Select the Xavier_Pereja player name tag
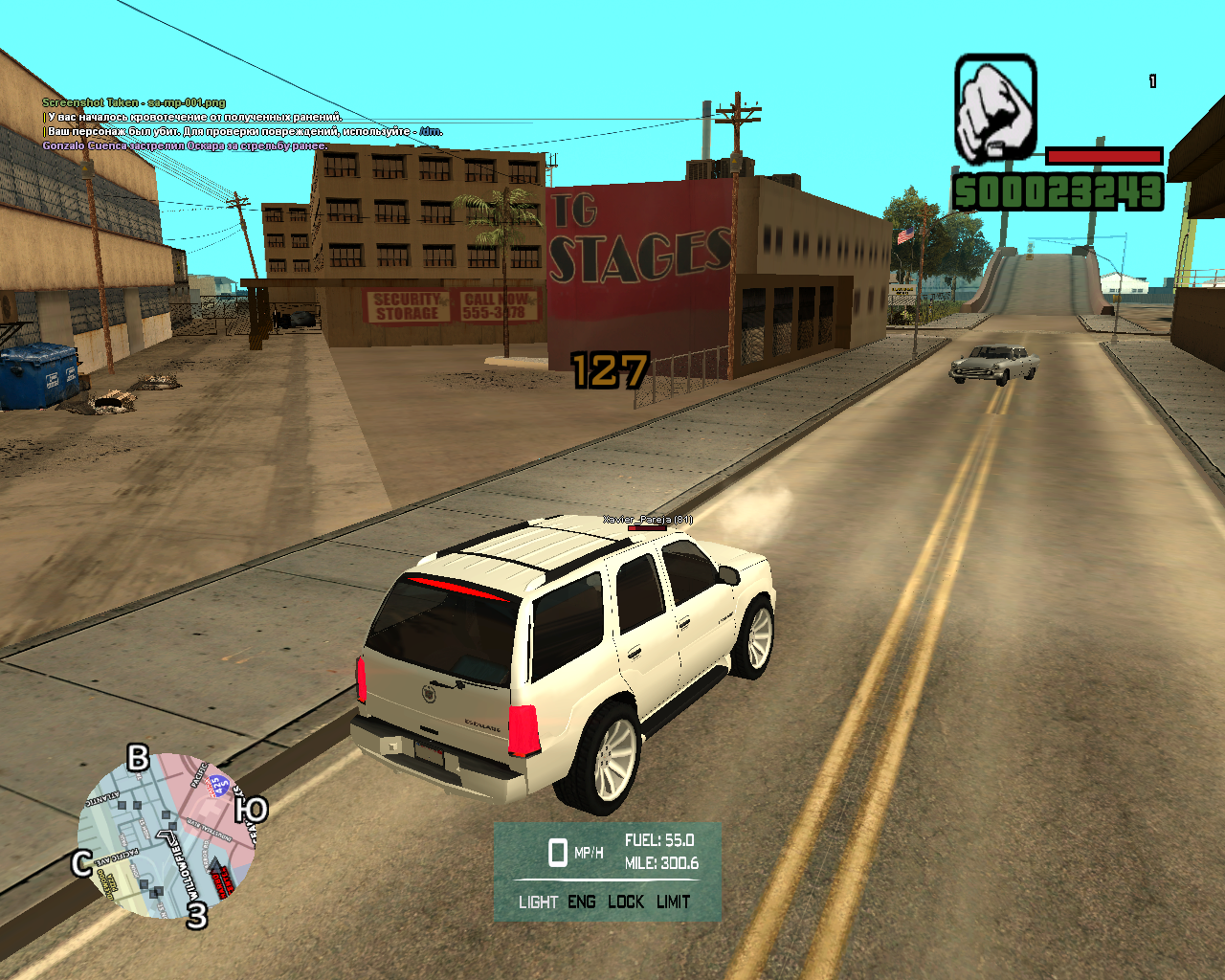This screenshot has height=980, width=1225. [647, 520]
